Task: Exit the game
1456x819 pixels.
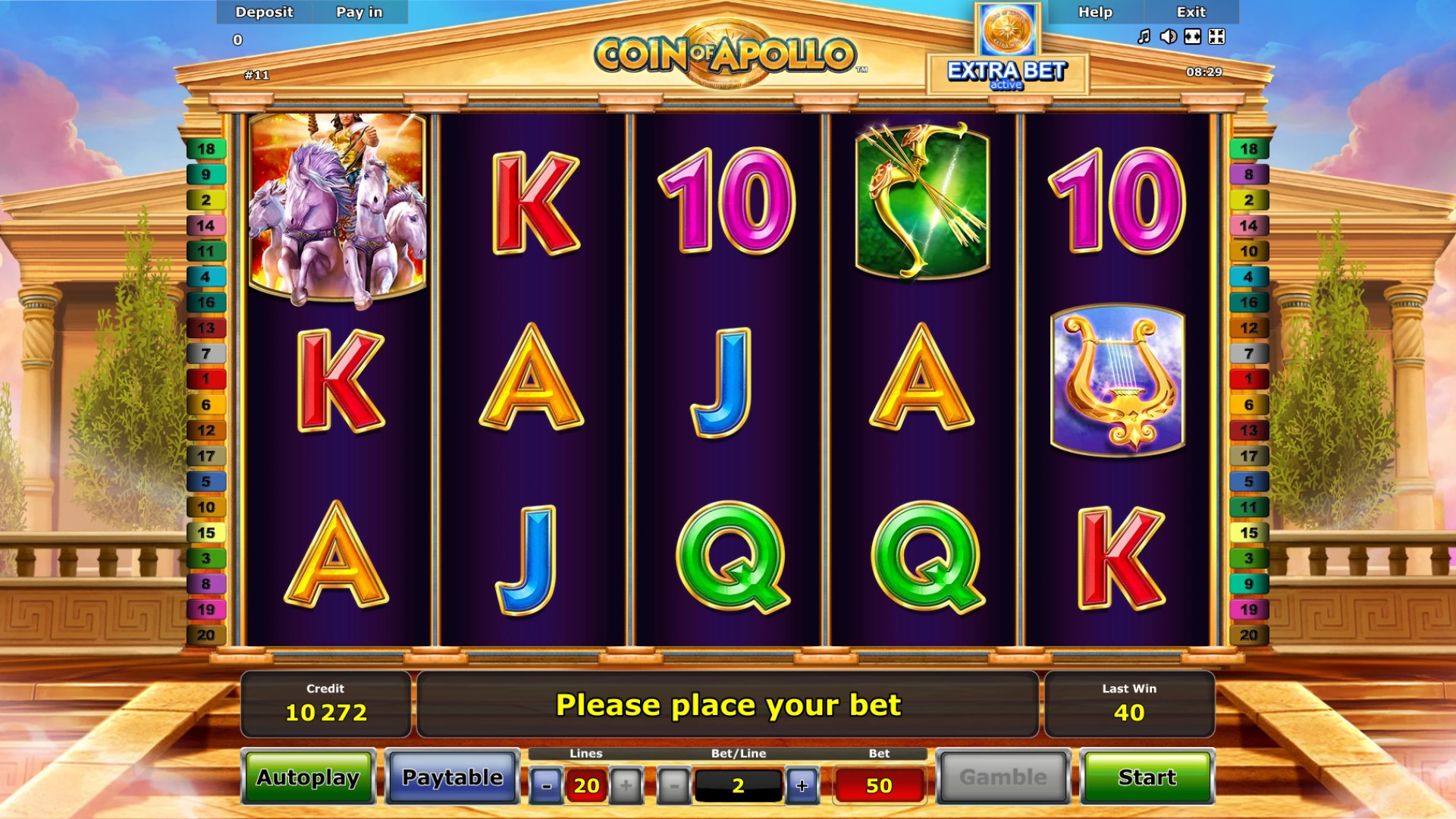Action: click(1191, 12)
